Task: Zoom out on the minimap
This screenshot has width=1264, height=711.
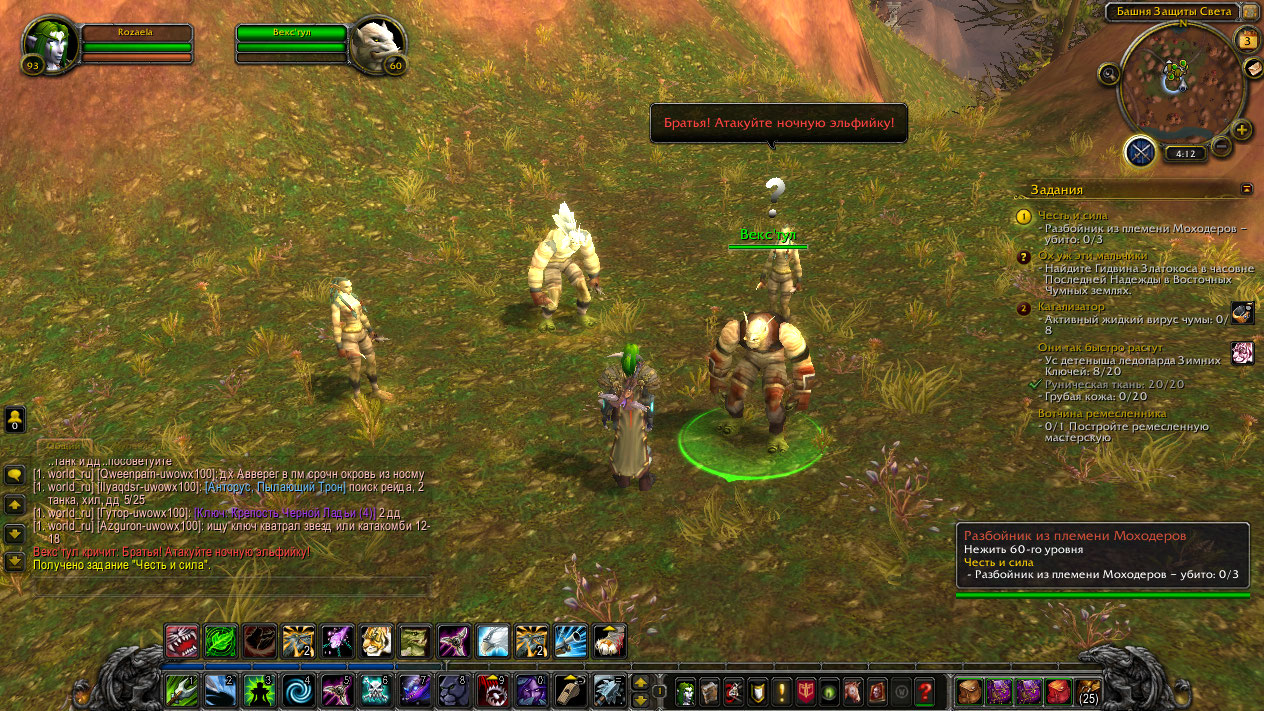Action: tap(1221, 147)
